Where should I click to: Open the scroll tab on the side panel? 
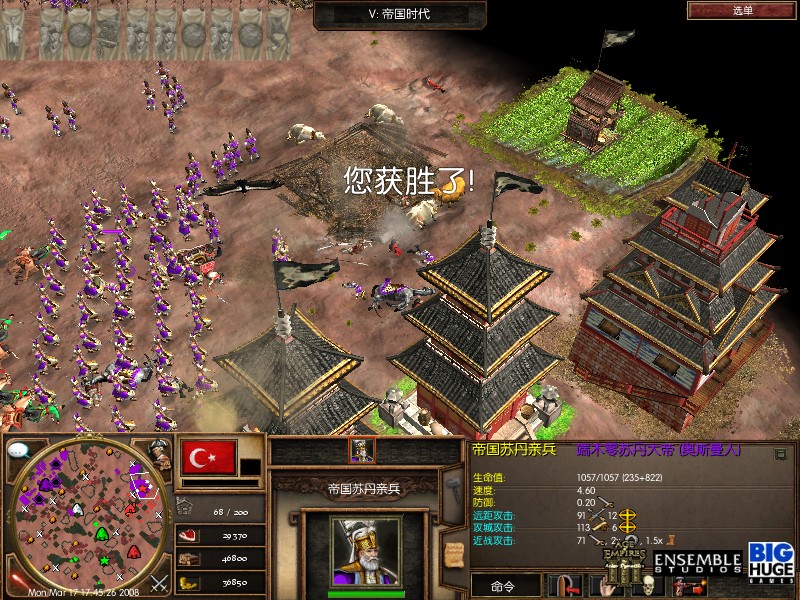[x=453, y=549]
